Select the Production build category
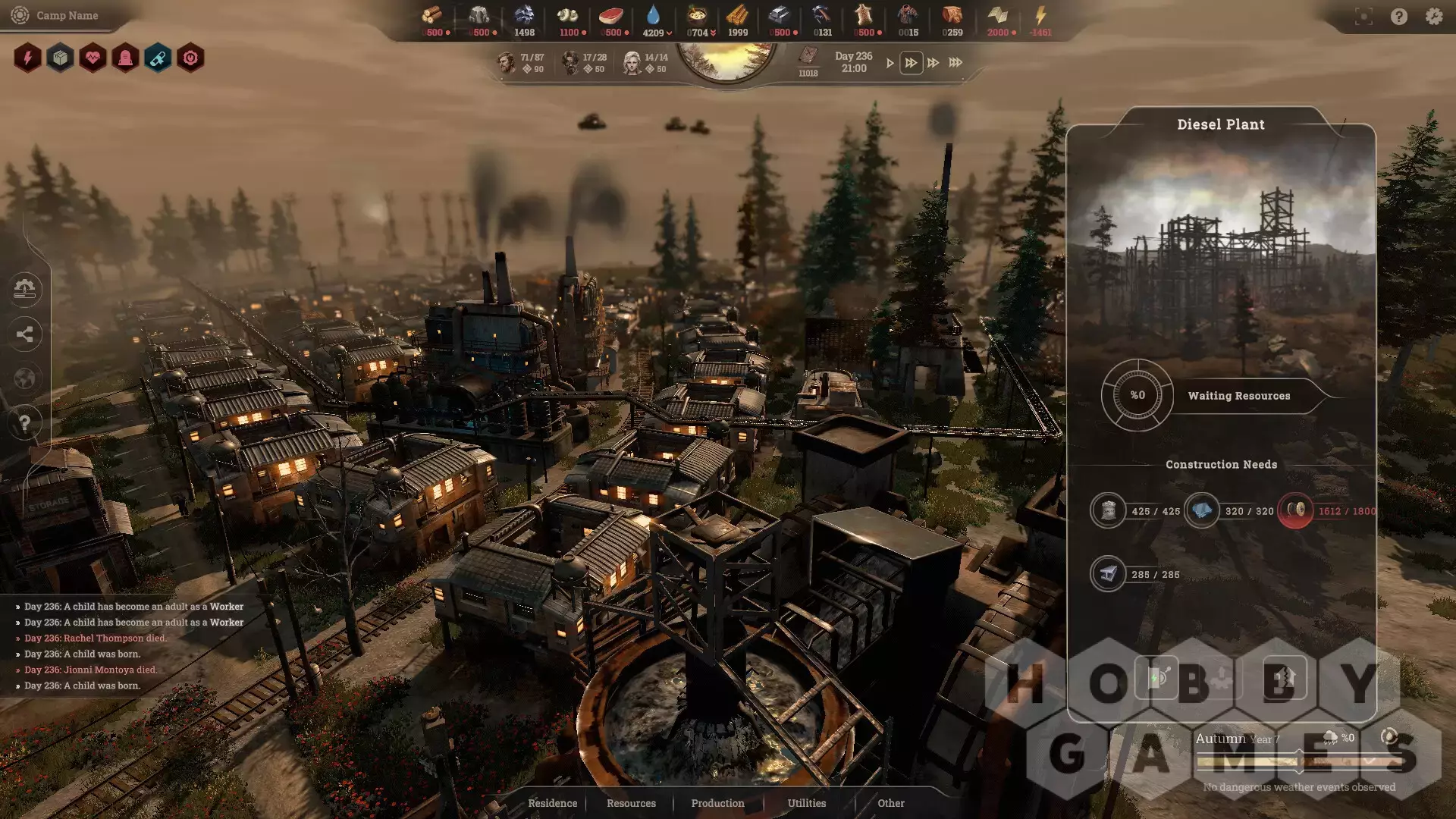 click(x=717, y=803)
